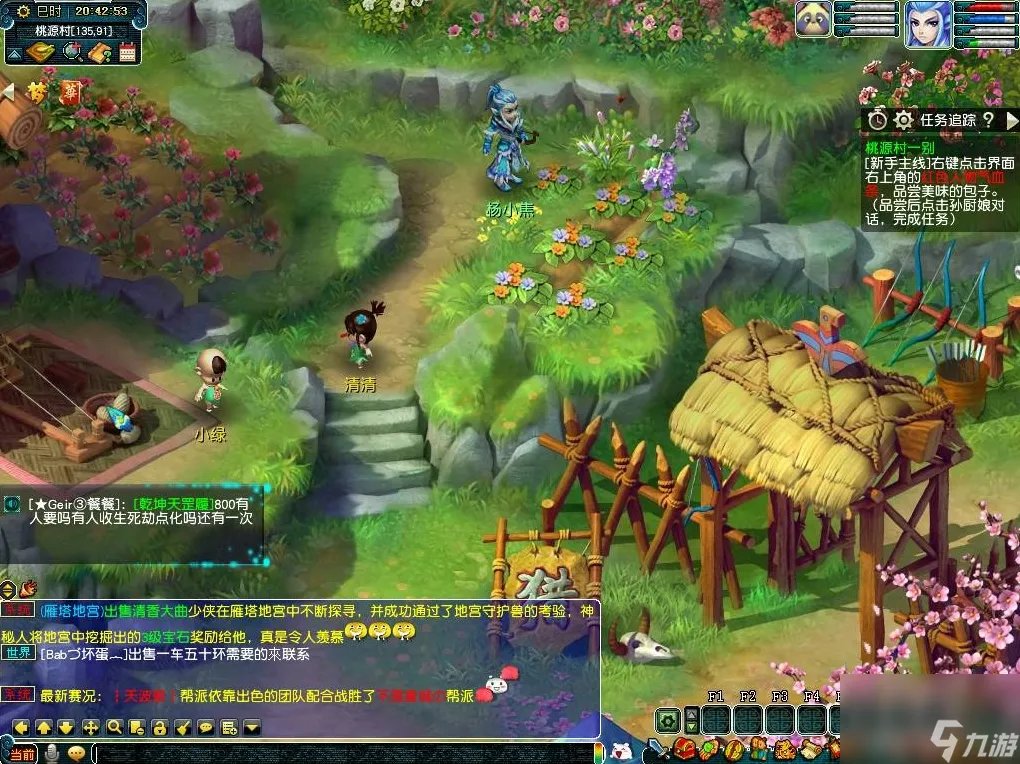Open the calendar activity icon
Image resolution: width=1020 pixels, height=764 pixels.
coord(127,52)
